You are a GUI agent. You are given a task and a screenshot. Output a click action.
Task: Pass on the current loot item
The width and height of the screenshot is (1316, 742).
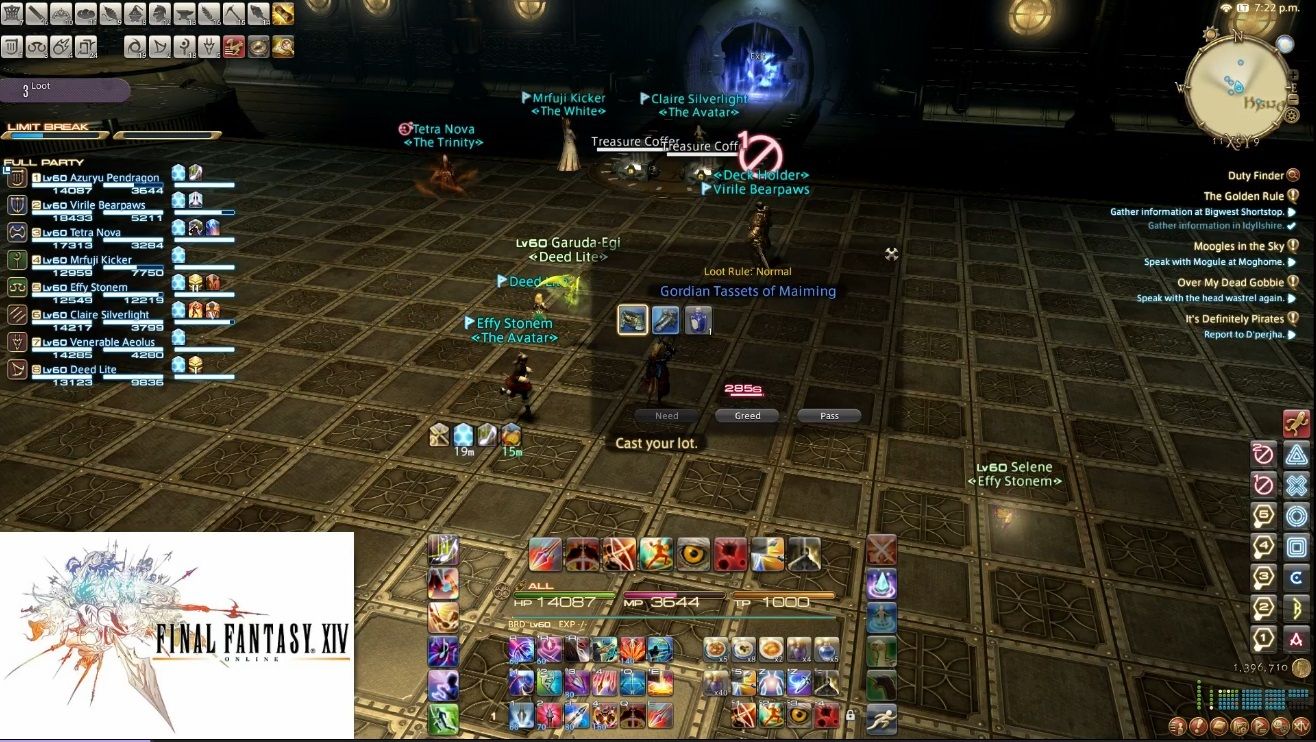(829, 415)
